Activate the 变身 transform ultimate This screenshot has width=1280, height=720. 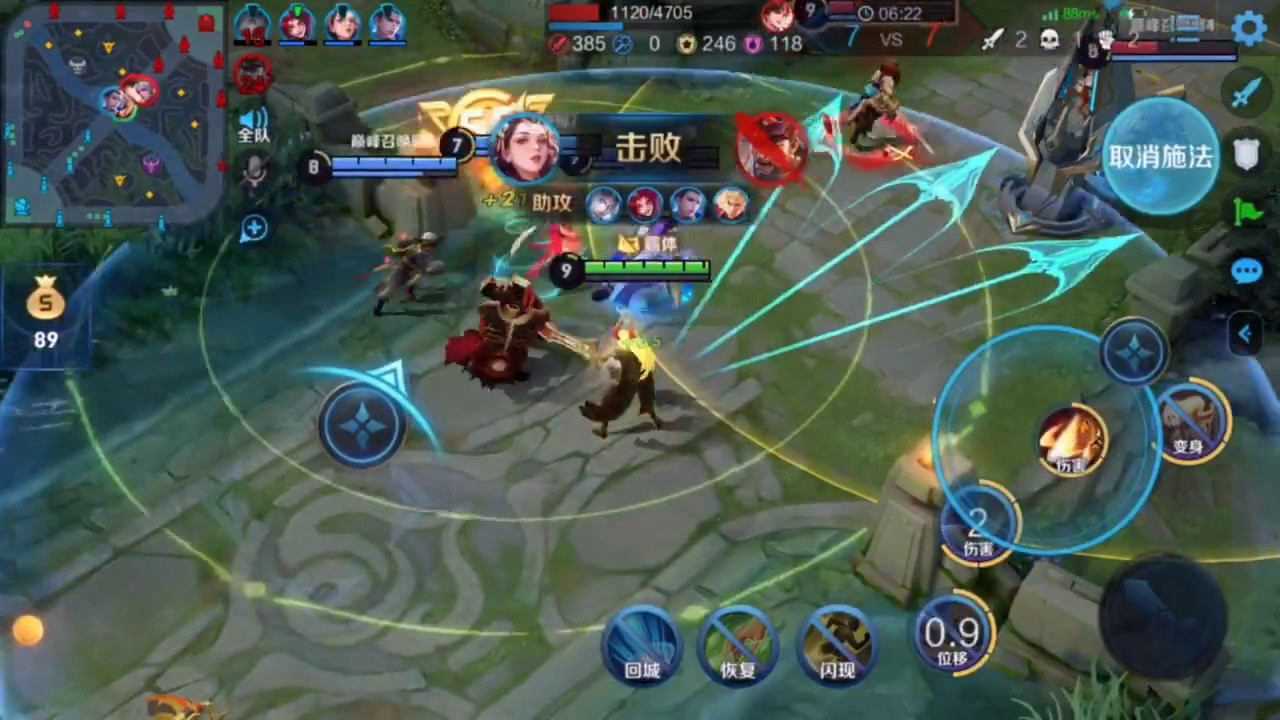(1190, 421)
